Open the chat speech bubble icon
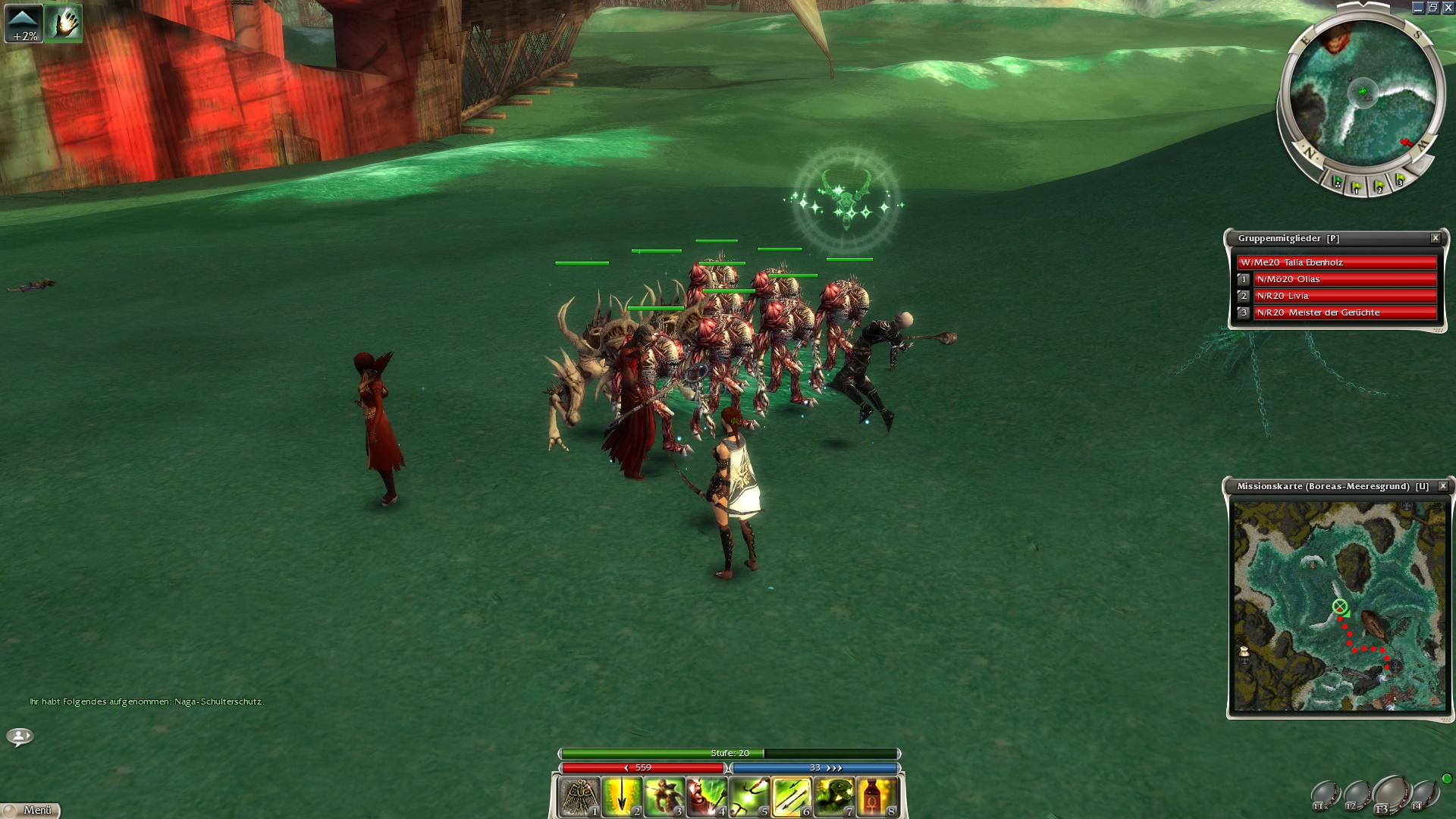Viewport: 1456px width, 819px height. (x=20, y=736)
